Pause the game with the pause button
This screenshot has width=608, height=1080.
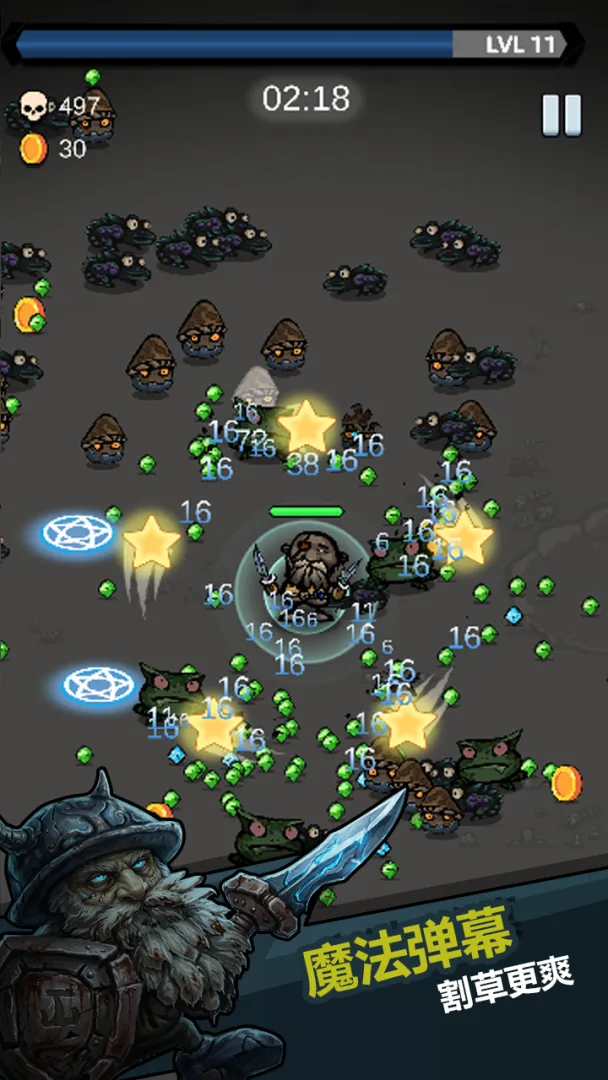(561, 116)
